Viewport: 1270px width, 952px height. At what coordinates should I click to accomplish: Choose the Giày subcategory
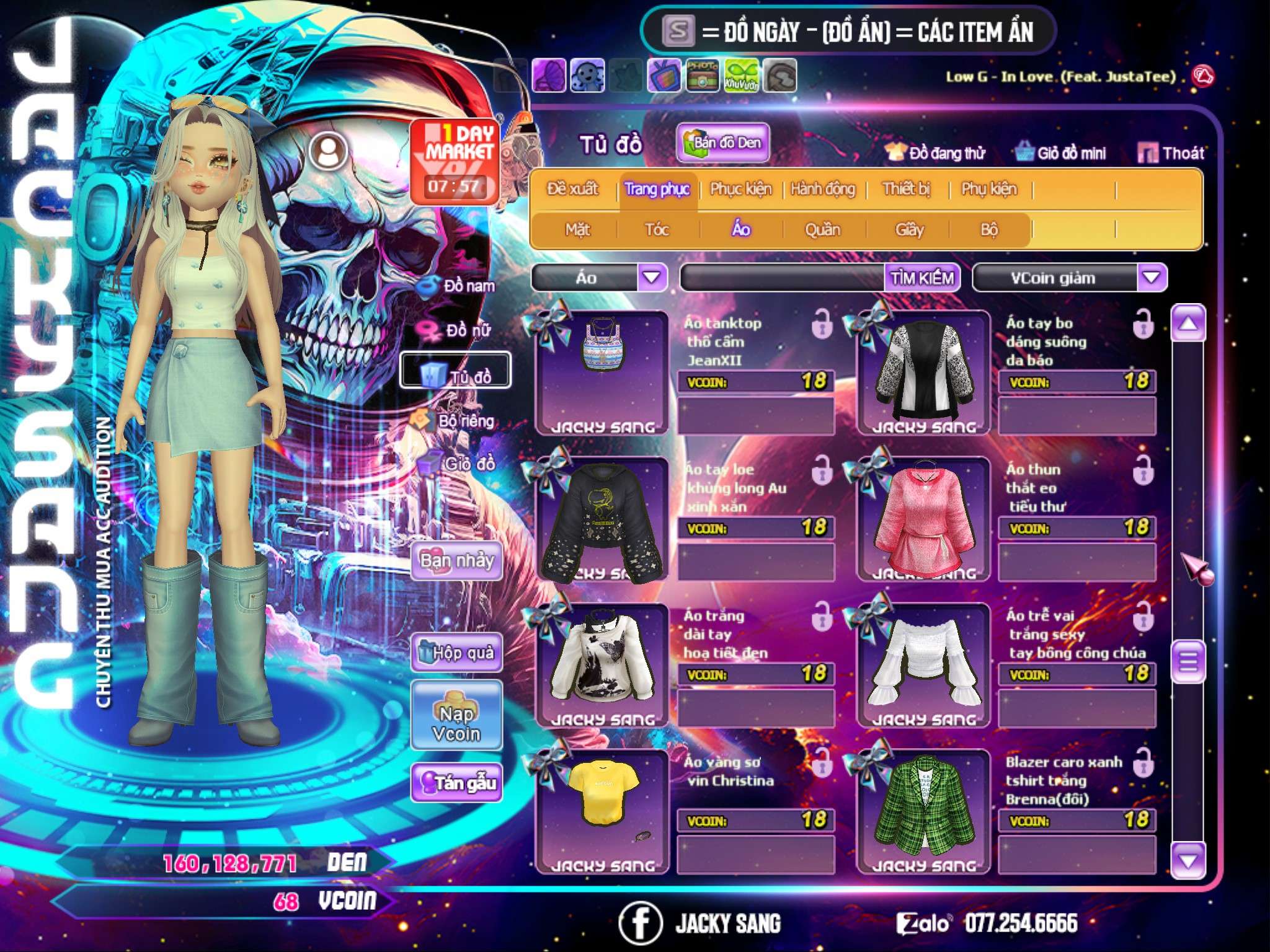click(909, 230)
